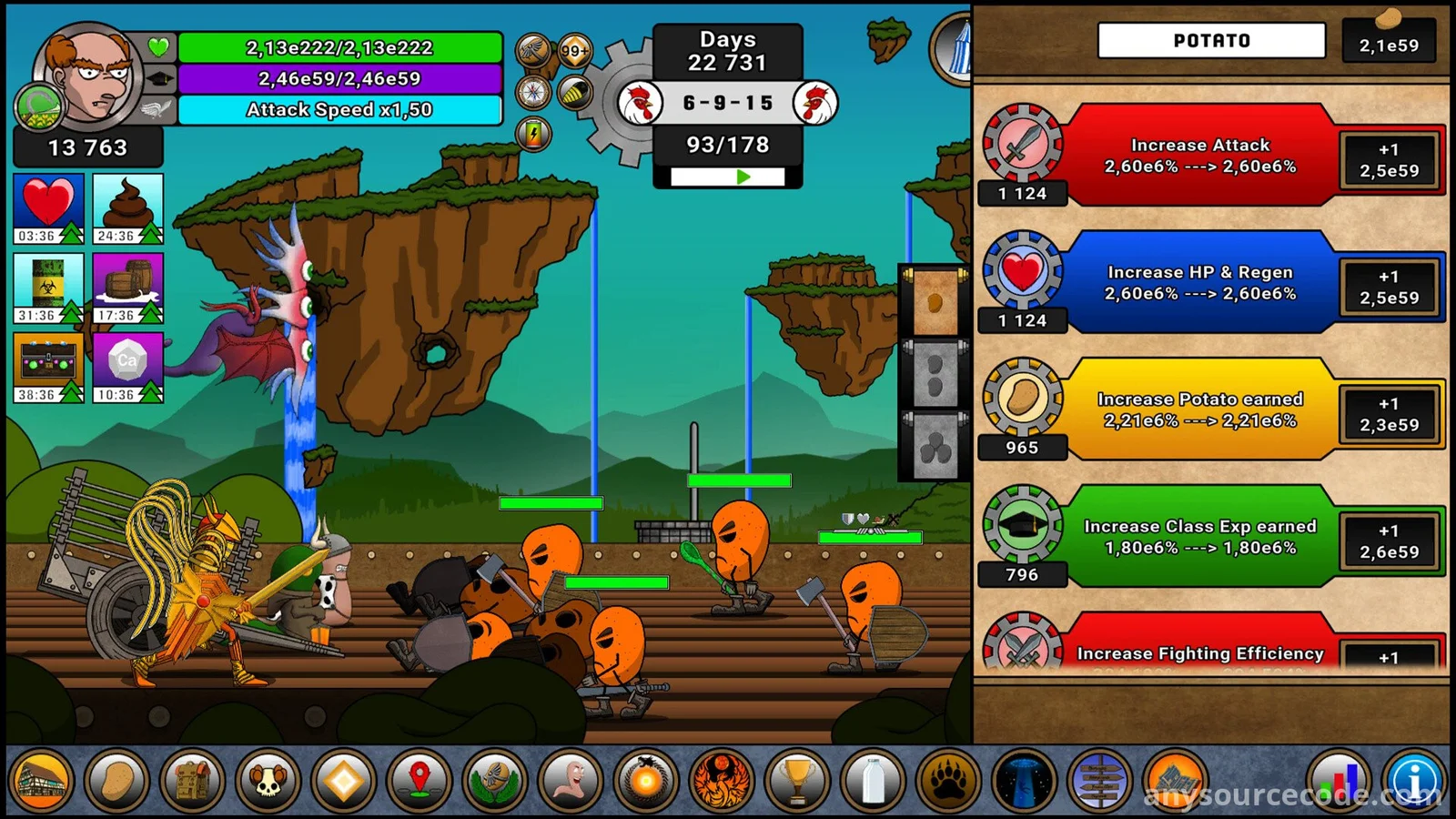Select the skull icon in the bottom bar
Screen dimensions: 1456x819
268,781
